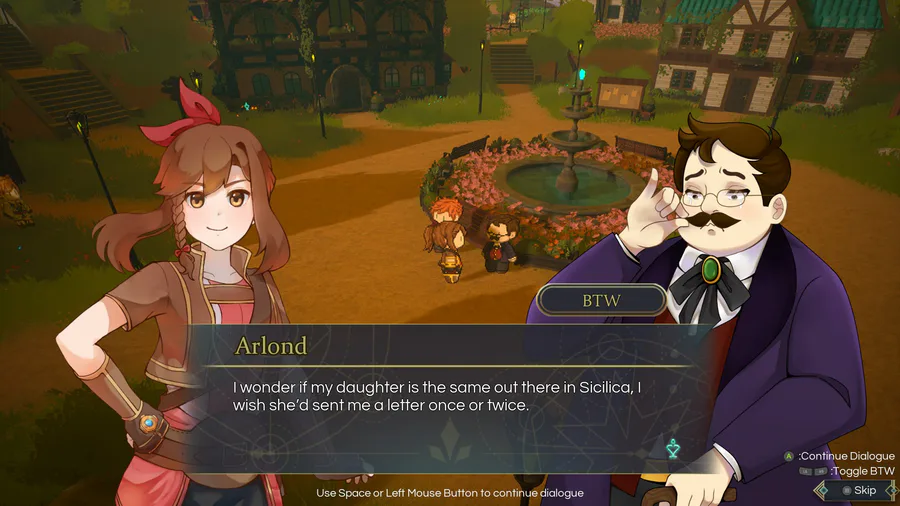Skip the dialogue with the Skip button

858,490
